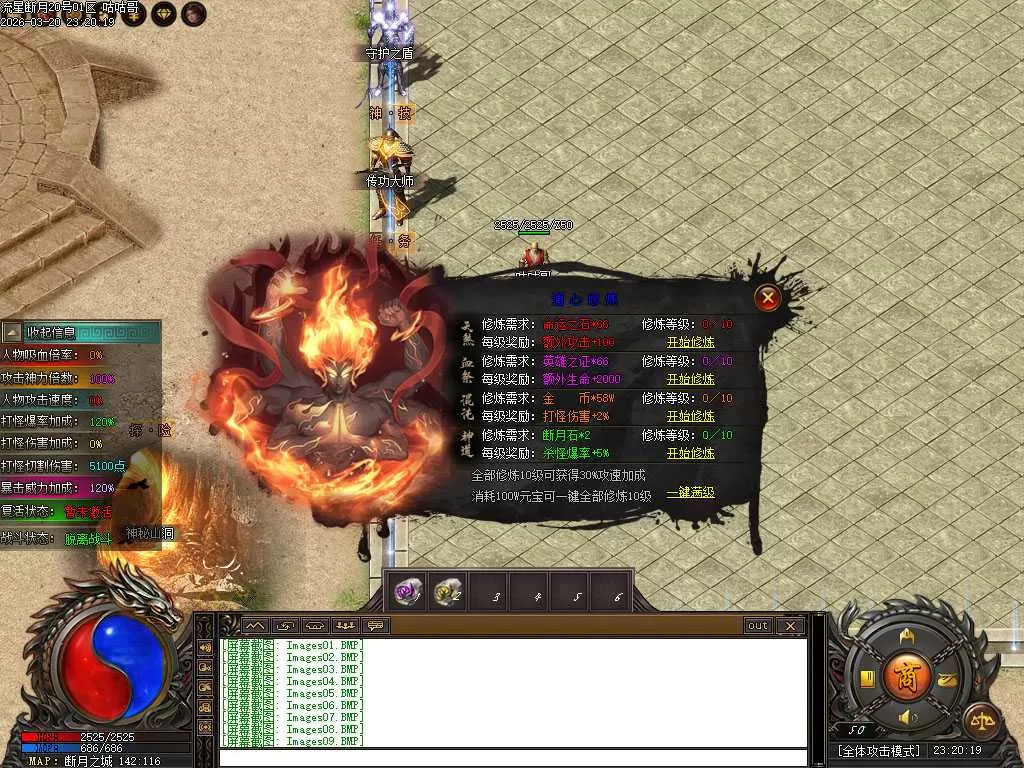Image resolution: width=1024 pixels, height=768 pixels.
Task: Focus the chat input field
Action: tap(512, 757)
